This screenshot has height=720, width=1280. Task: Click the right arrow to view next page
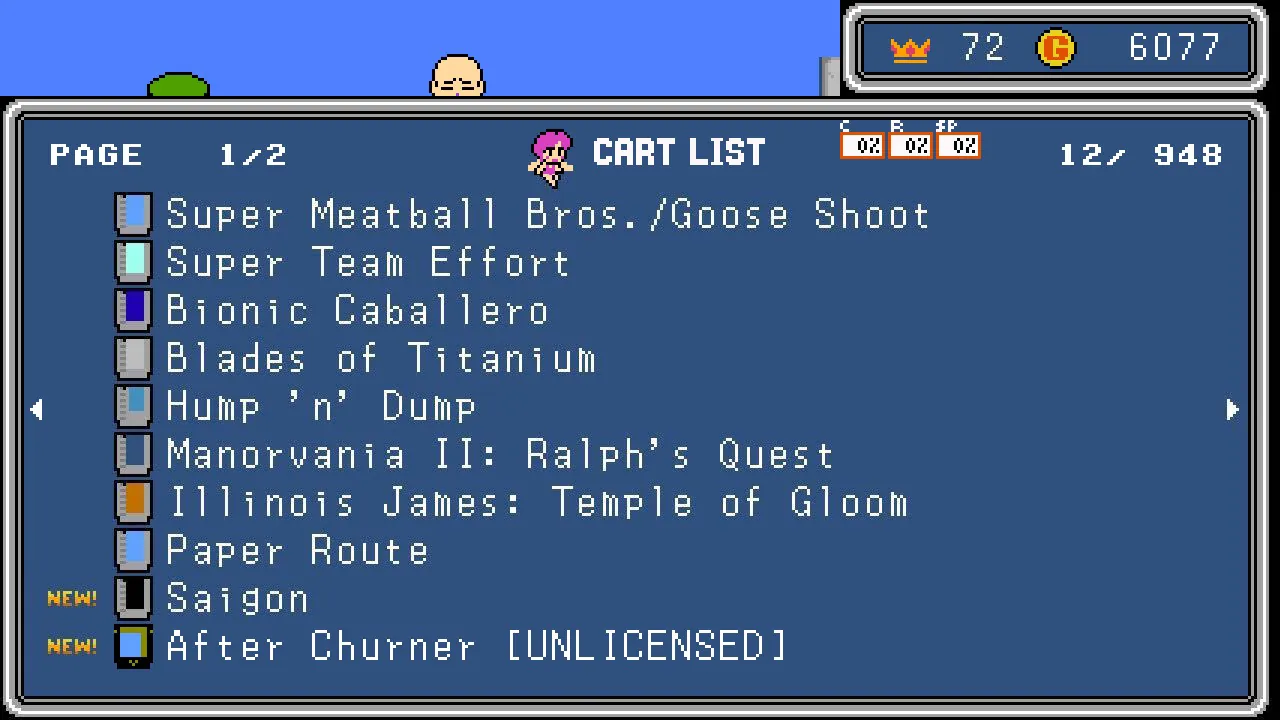[1233, 409]
